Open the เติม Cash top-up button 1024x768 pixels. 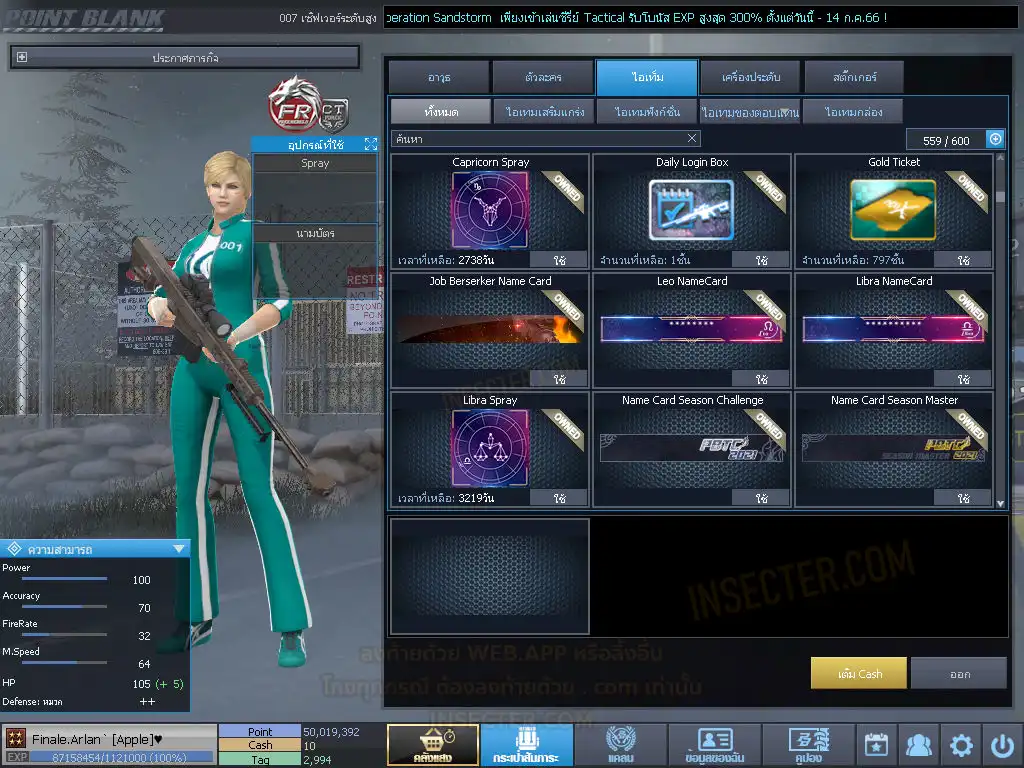point(859,674)
